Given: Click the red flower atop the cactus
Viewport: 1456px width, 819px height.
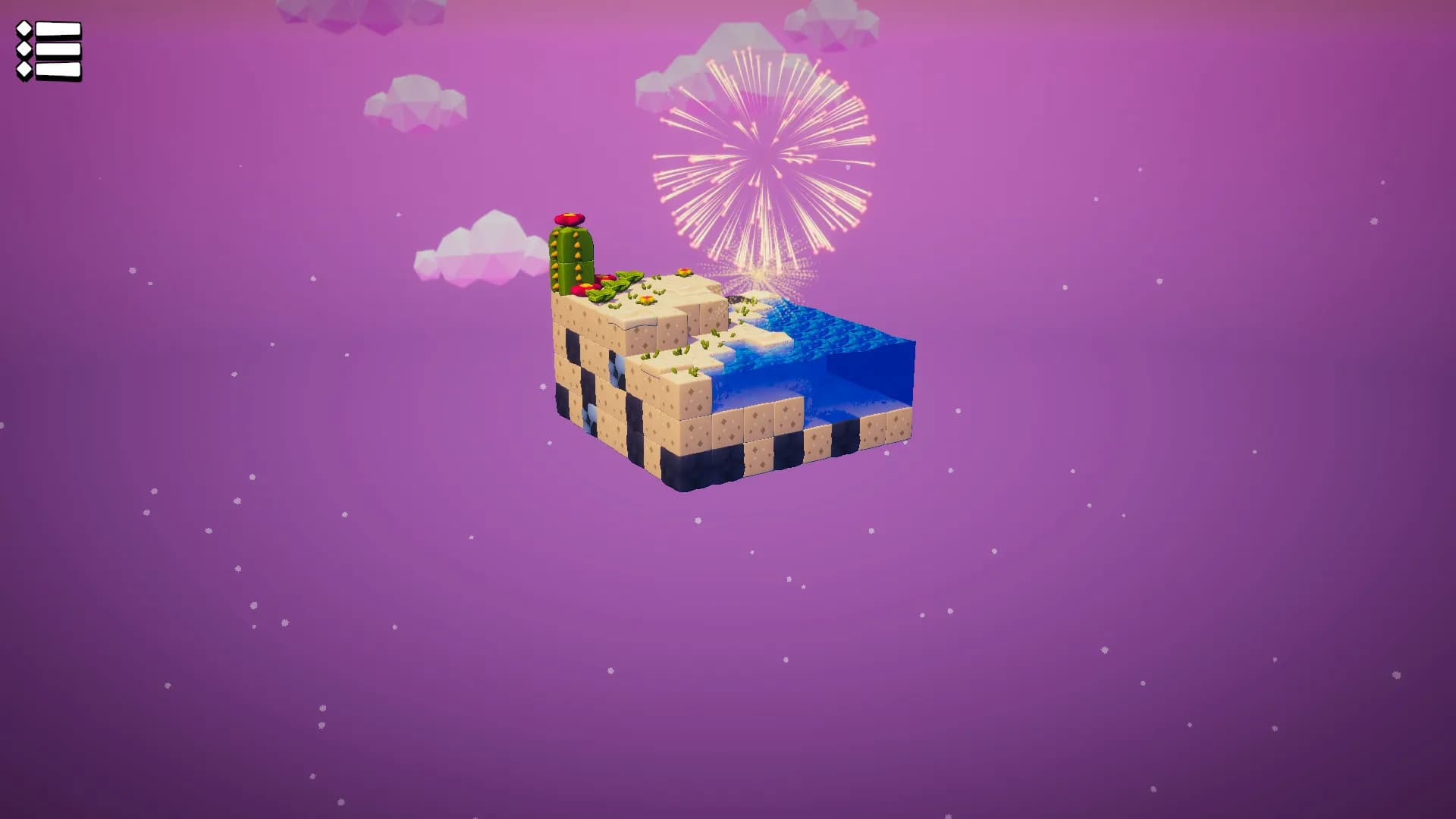Looking at the screenshot, I should [x=569, y=218].
